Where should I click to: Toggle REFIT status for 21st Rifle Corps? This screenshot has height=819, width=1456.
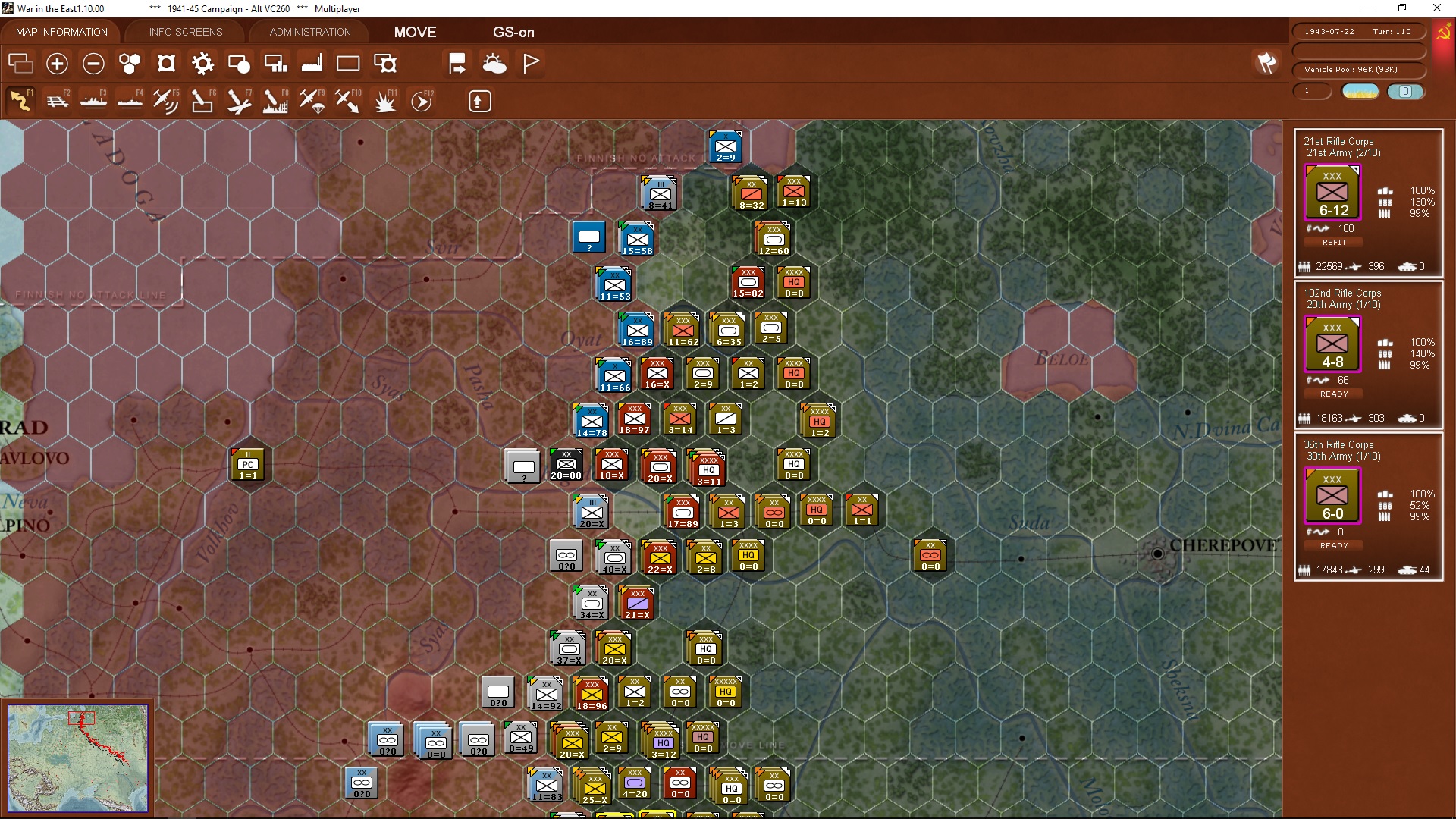[x=1332, y=242]
